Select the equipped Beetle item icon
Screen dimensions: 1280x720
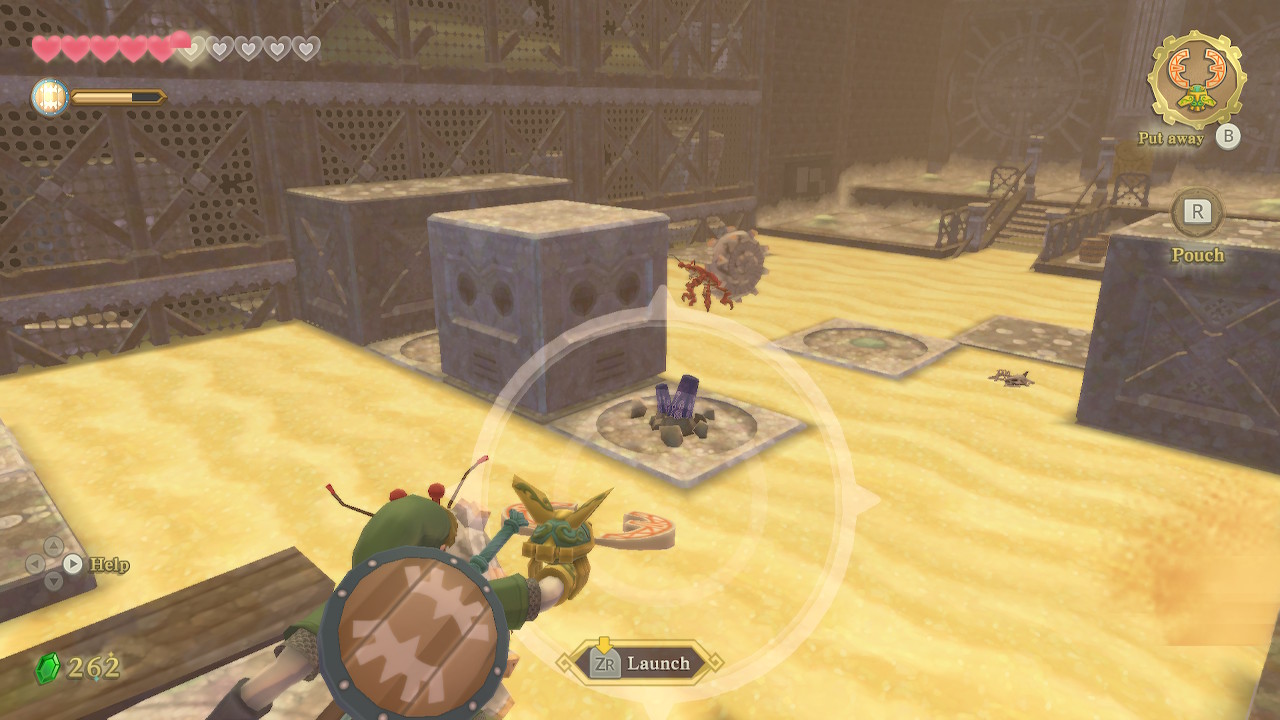click(1195, 78)
